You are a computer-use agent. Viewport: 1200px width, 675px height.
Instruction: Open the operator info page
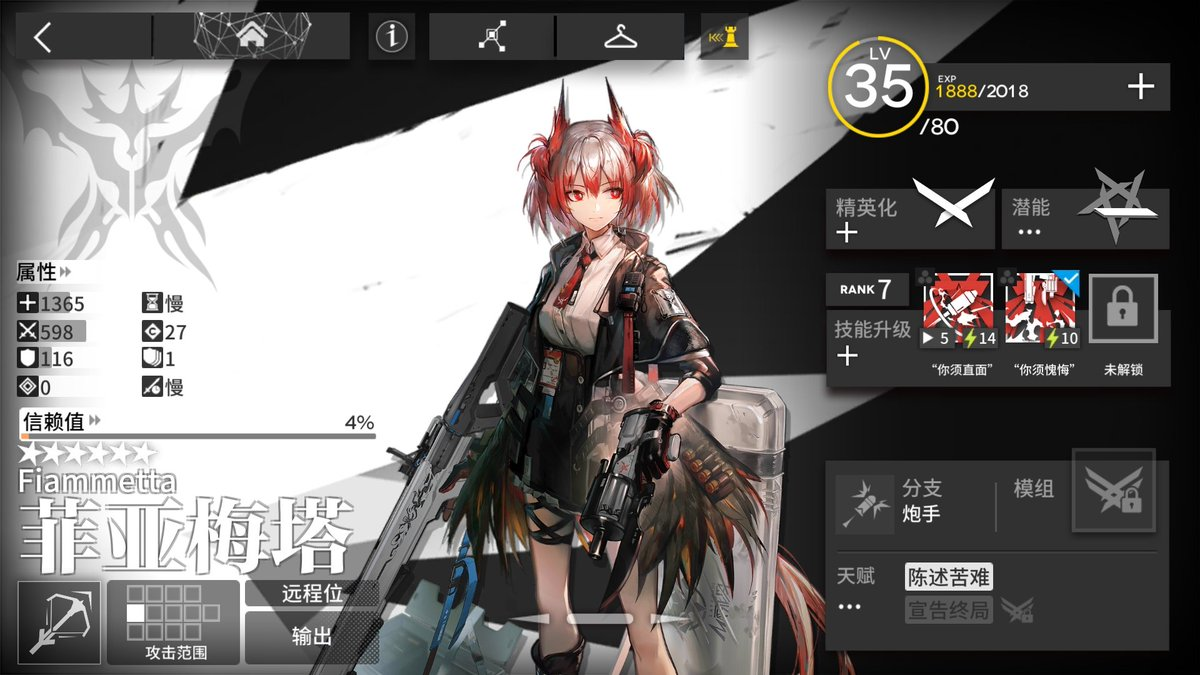coord(392,38)
